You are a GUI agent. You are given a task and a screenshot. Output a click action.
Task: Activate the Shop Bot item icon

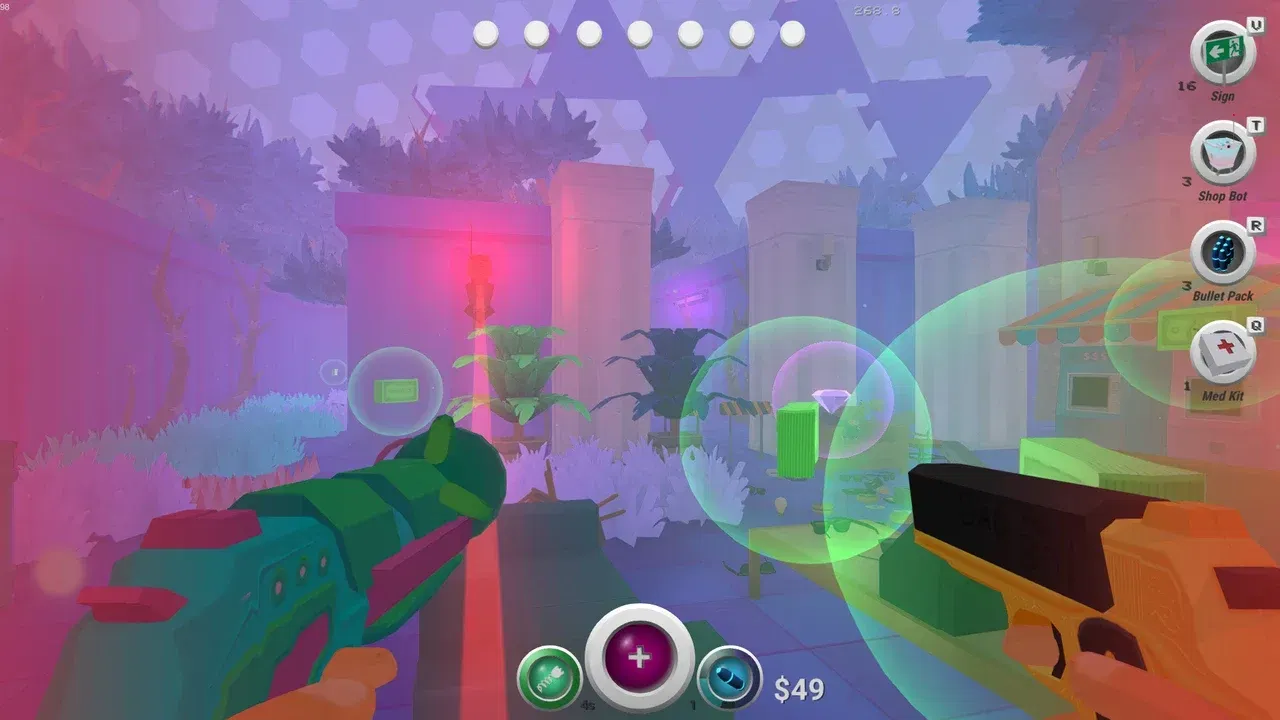pyautogui.click(x=1220, y=148)
